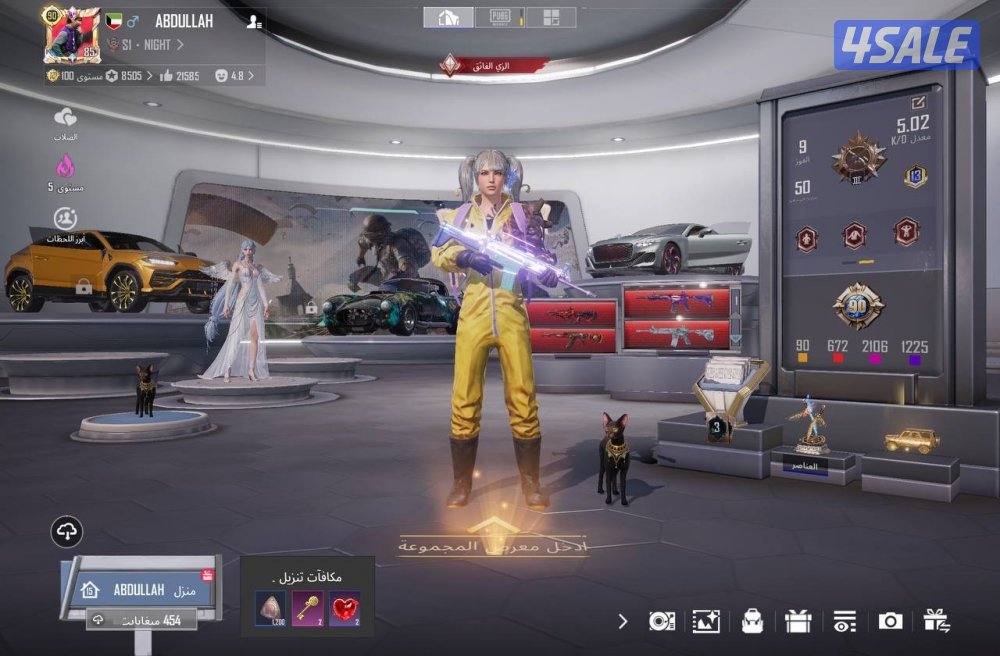Open the 4.8 smiley rating

click(237, 75)
